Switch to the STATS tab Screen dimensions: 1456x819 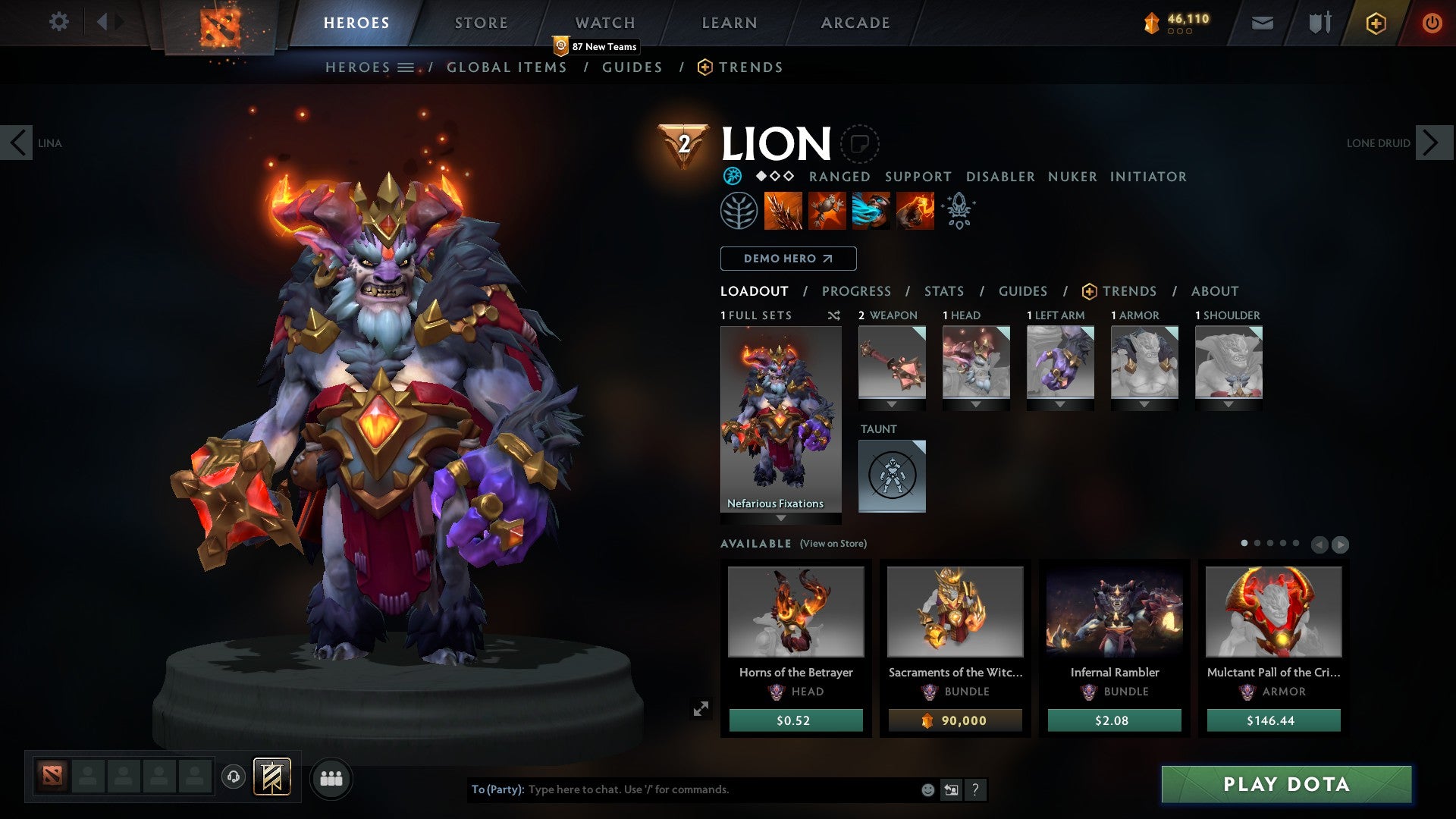(943, 290)
